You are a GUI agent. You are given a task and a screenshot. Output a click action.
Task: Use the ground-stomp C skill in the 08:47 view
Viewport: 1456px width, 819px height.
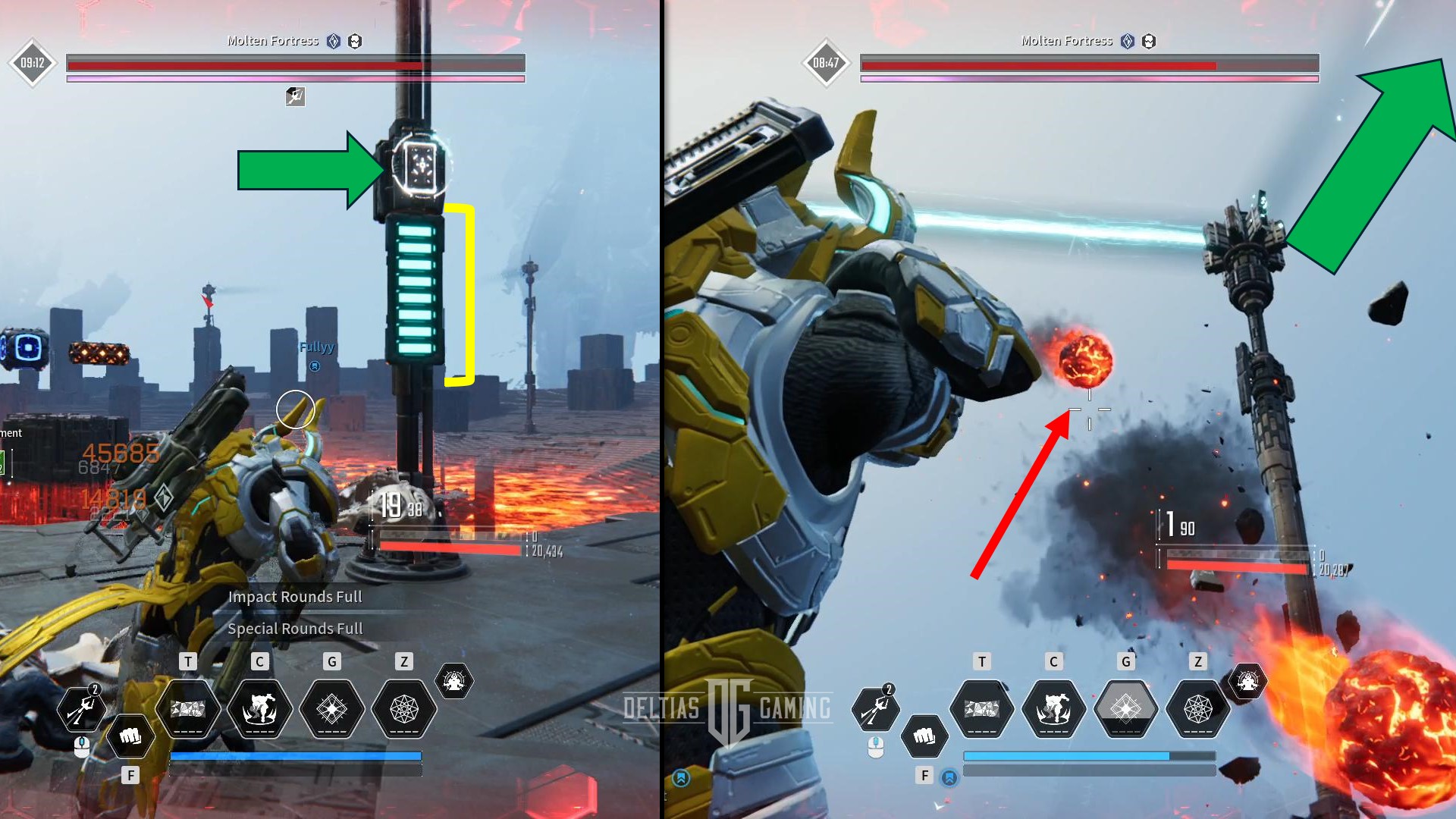(x=1053, y=709)
